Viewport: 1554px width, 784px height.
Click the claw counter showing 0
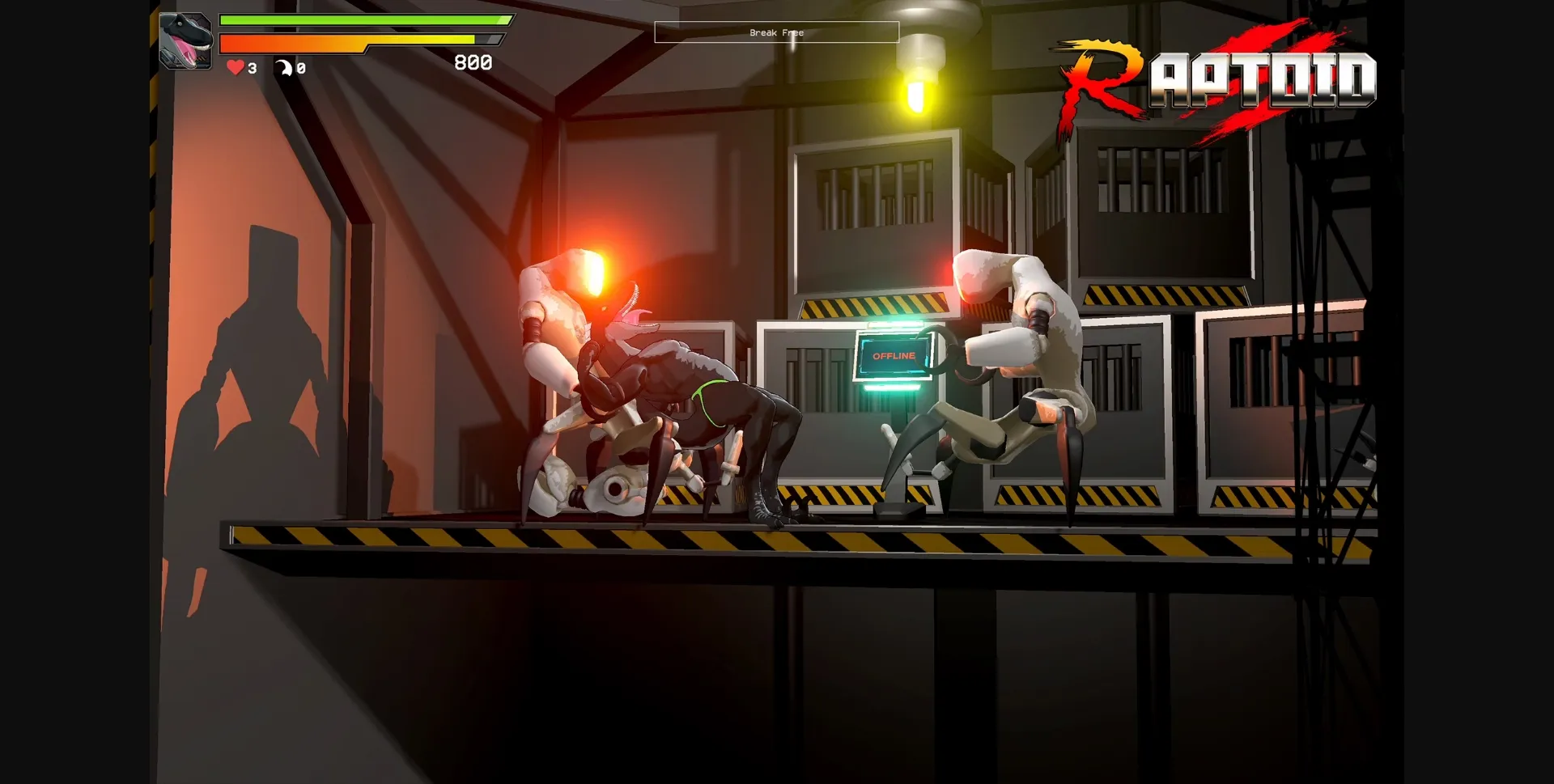click(301, 69)
